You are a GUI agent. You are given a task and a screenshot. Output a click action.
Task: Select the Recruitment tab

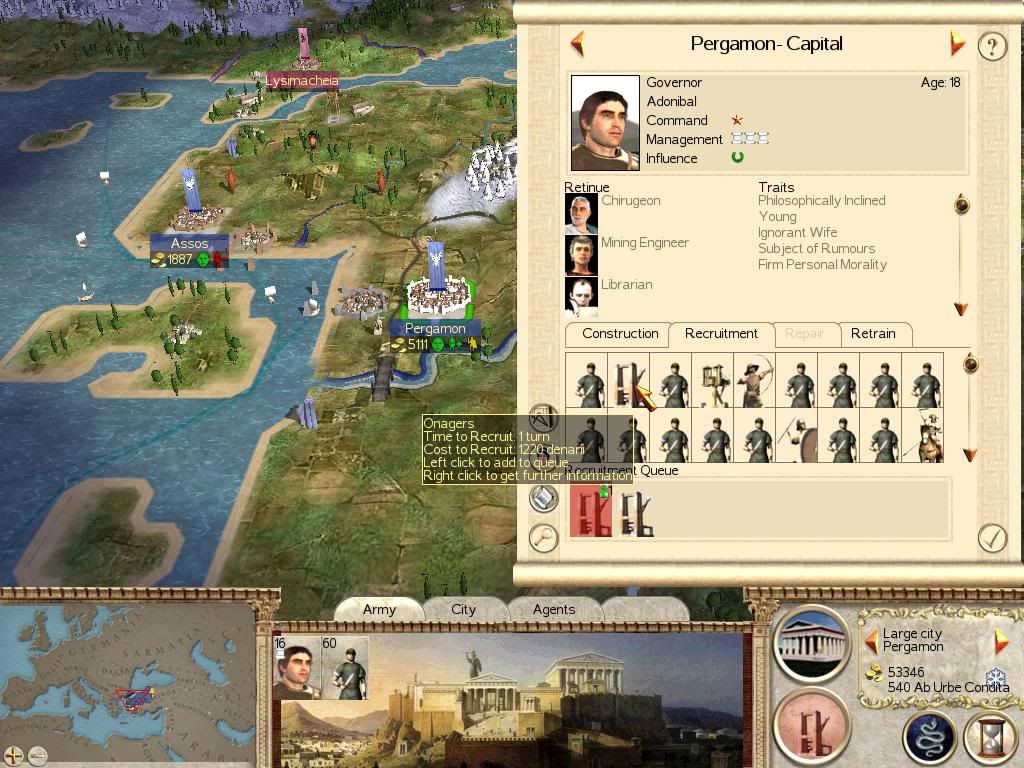[721, 334]
